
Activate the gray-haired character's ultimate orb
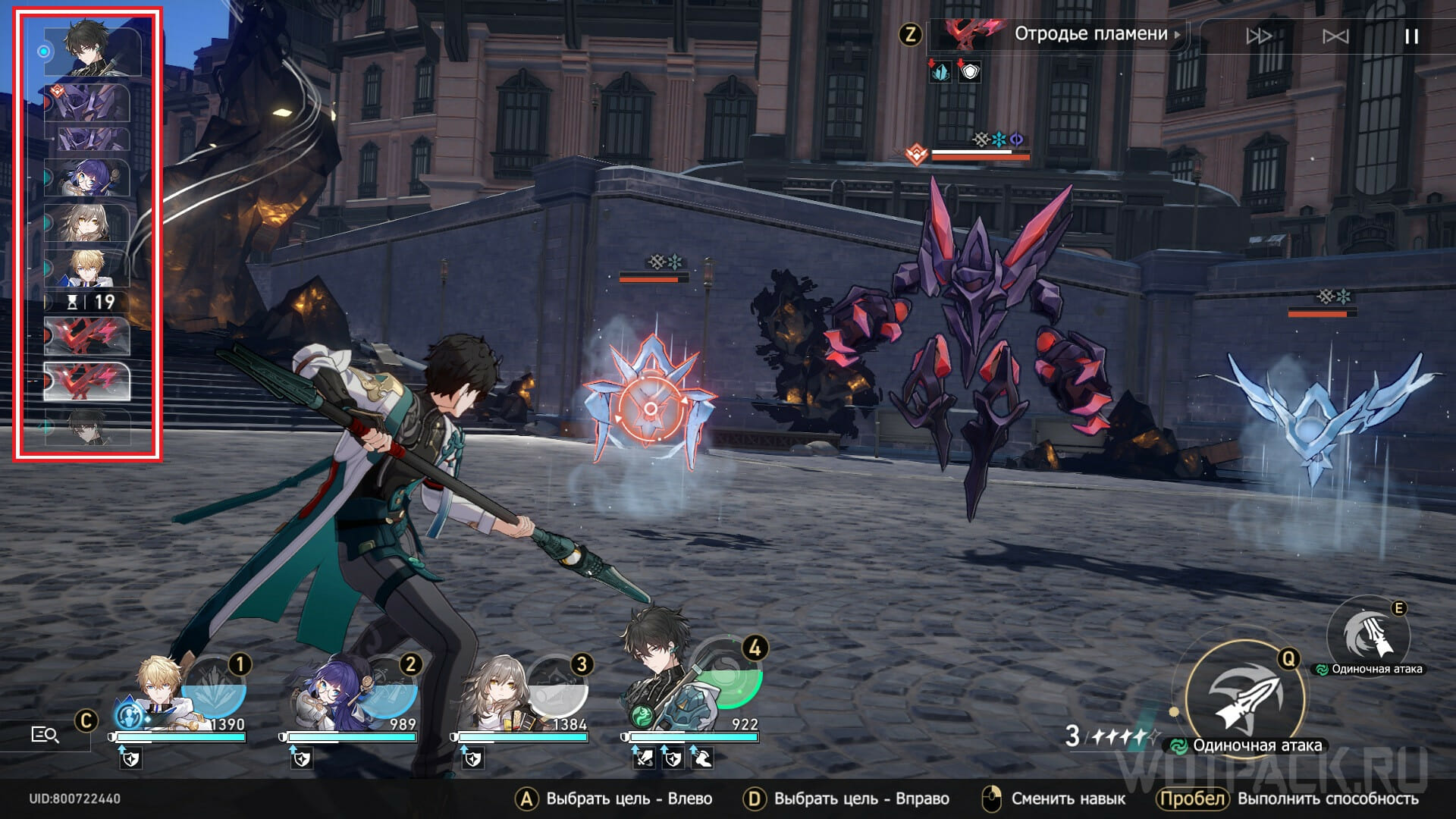[x=558, y=687]
